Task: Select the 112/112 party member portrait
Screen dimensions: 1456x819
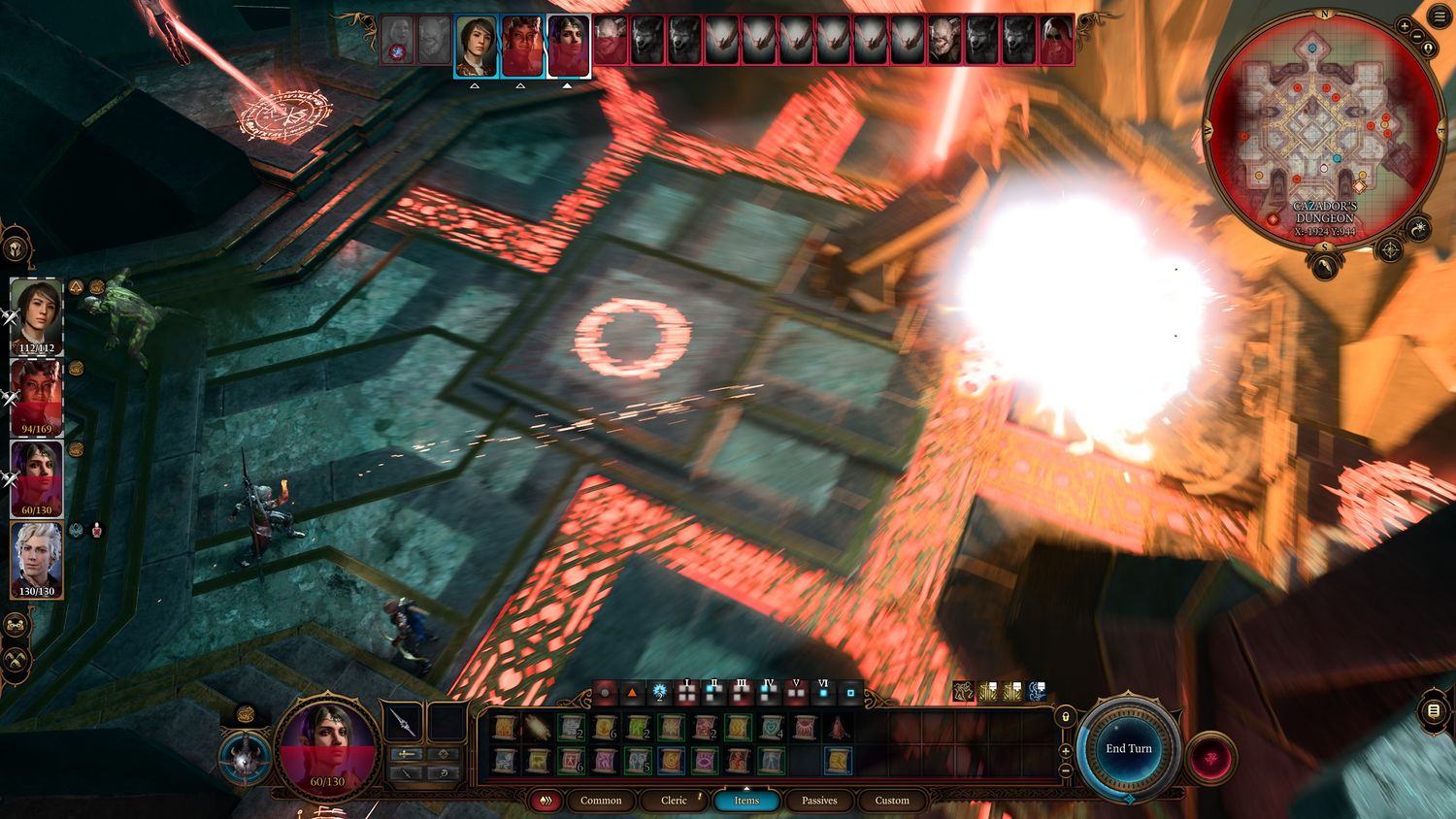Action: (x=37, y=314)
